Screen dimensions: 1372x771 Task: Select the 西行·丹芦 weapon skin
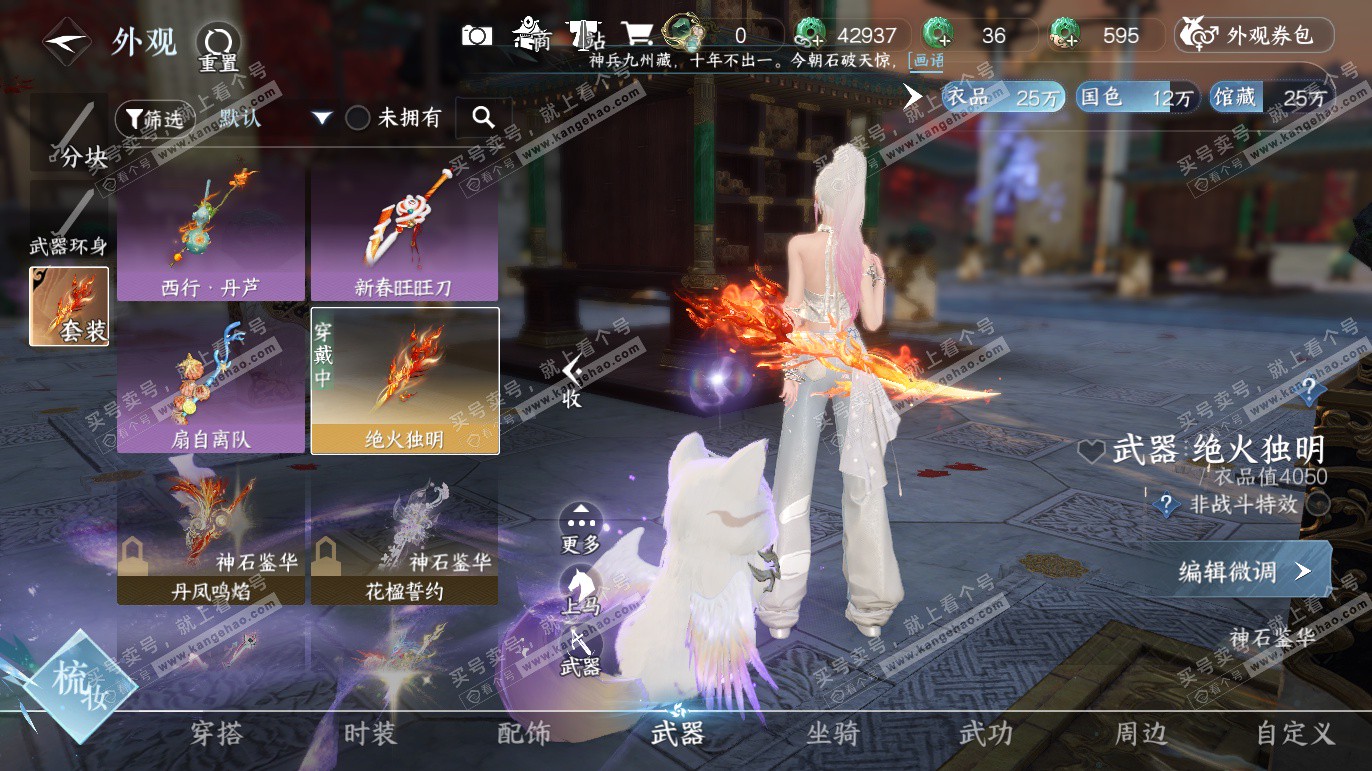(211, 233)
